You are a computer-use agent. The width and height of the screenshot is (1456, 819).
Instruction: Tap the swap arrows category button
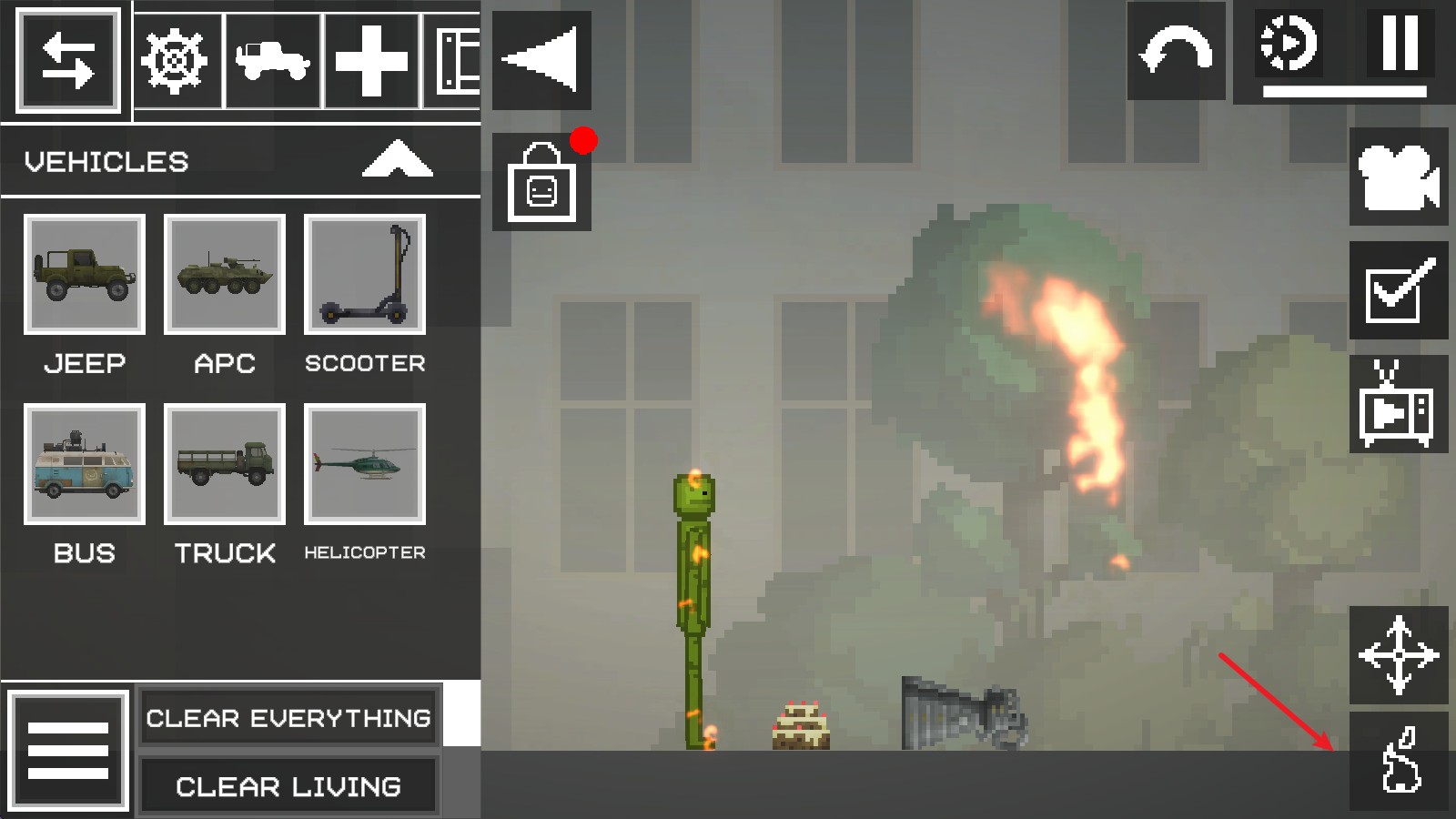point(67,61)
